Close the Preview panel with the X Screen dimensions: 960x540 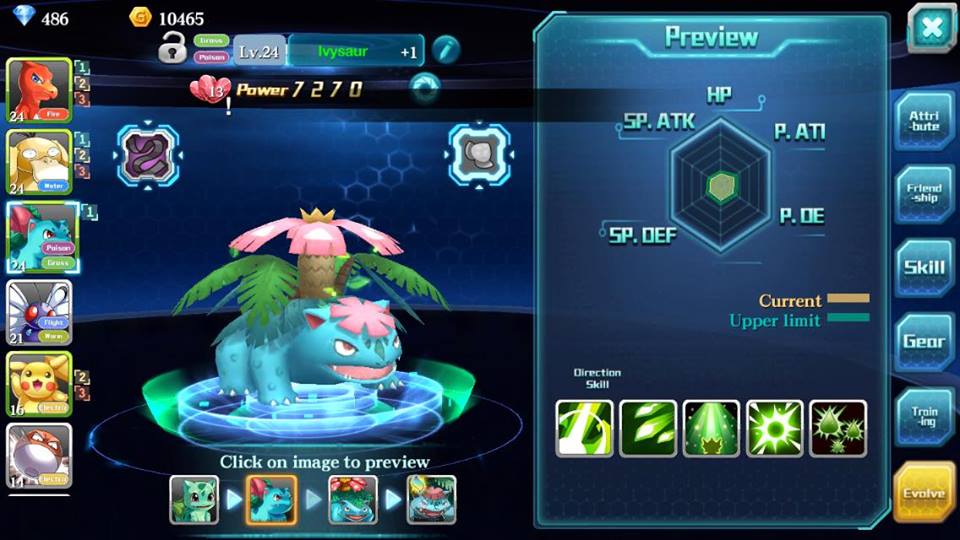[932, 27]
